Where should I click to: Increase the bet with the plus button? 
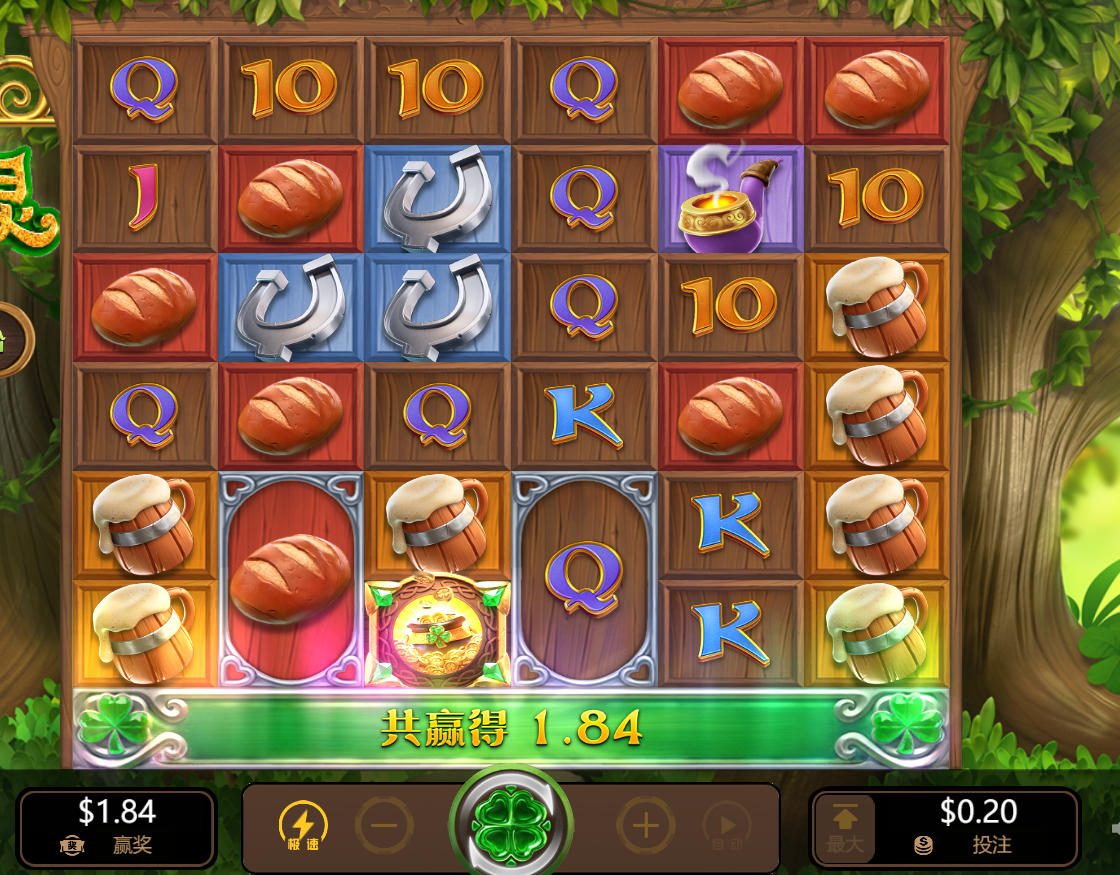[645, 826]
